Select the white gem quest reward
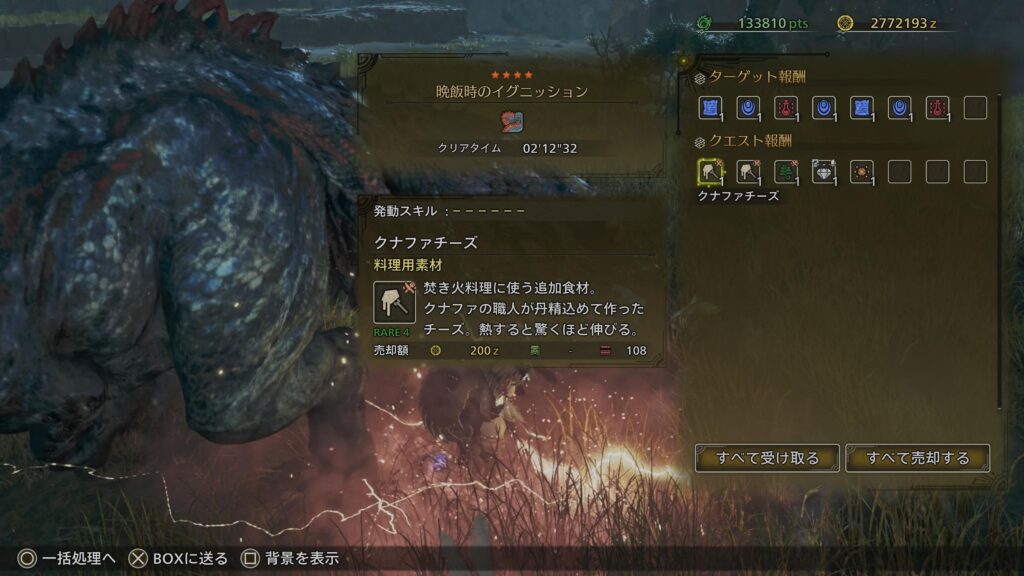This screenshot has height=576, width=1024. pyautogui.click(x=823, y=172)
